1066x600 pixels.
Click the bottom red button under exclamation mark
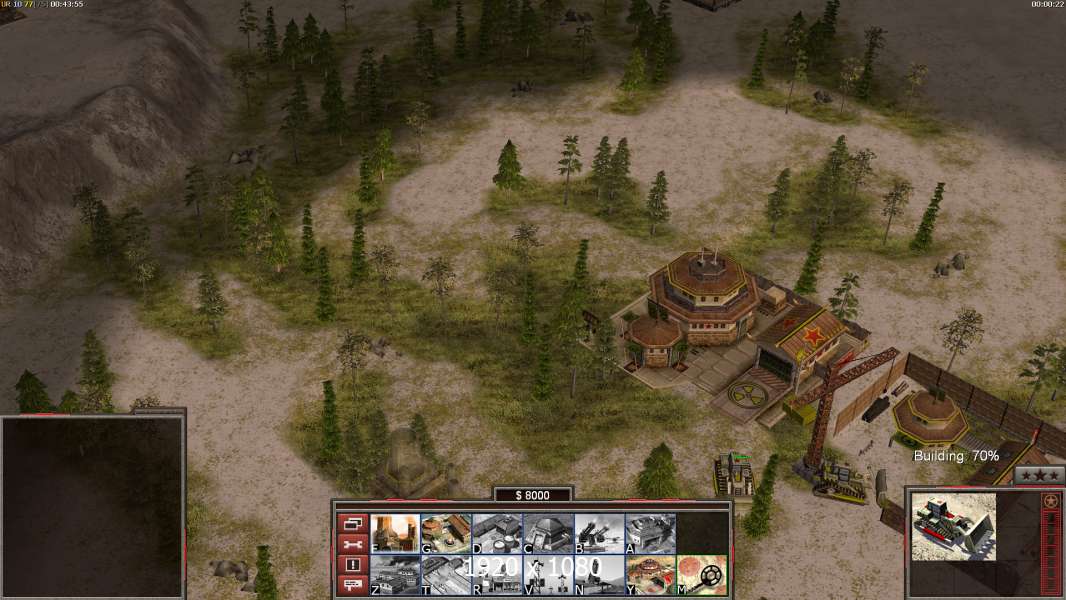tap(352, 586)
